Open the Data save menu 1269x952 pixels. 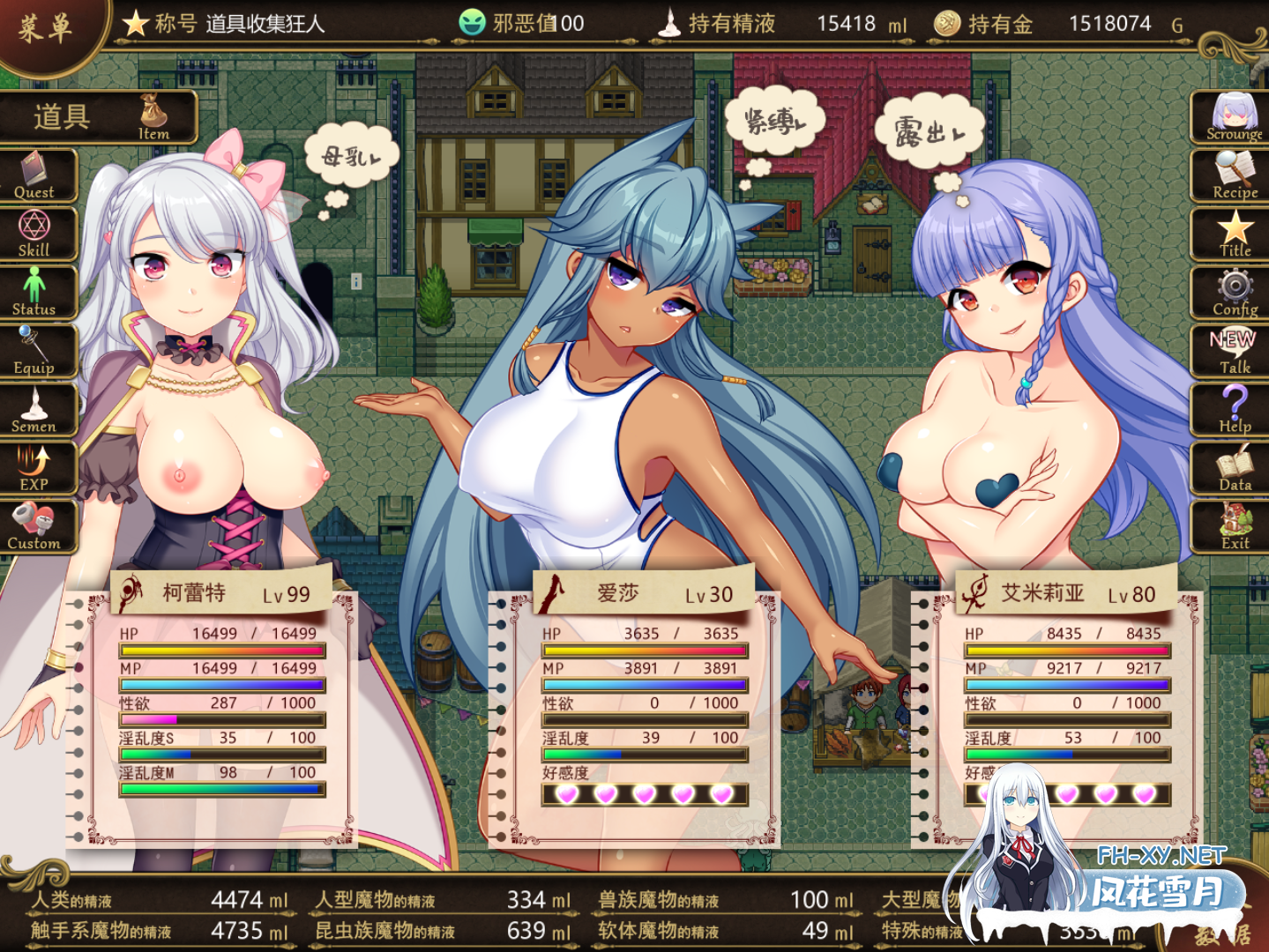coord(1233,469)
